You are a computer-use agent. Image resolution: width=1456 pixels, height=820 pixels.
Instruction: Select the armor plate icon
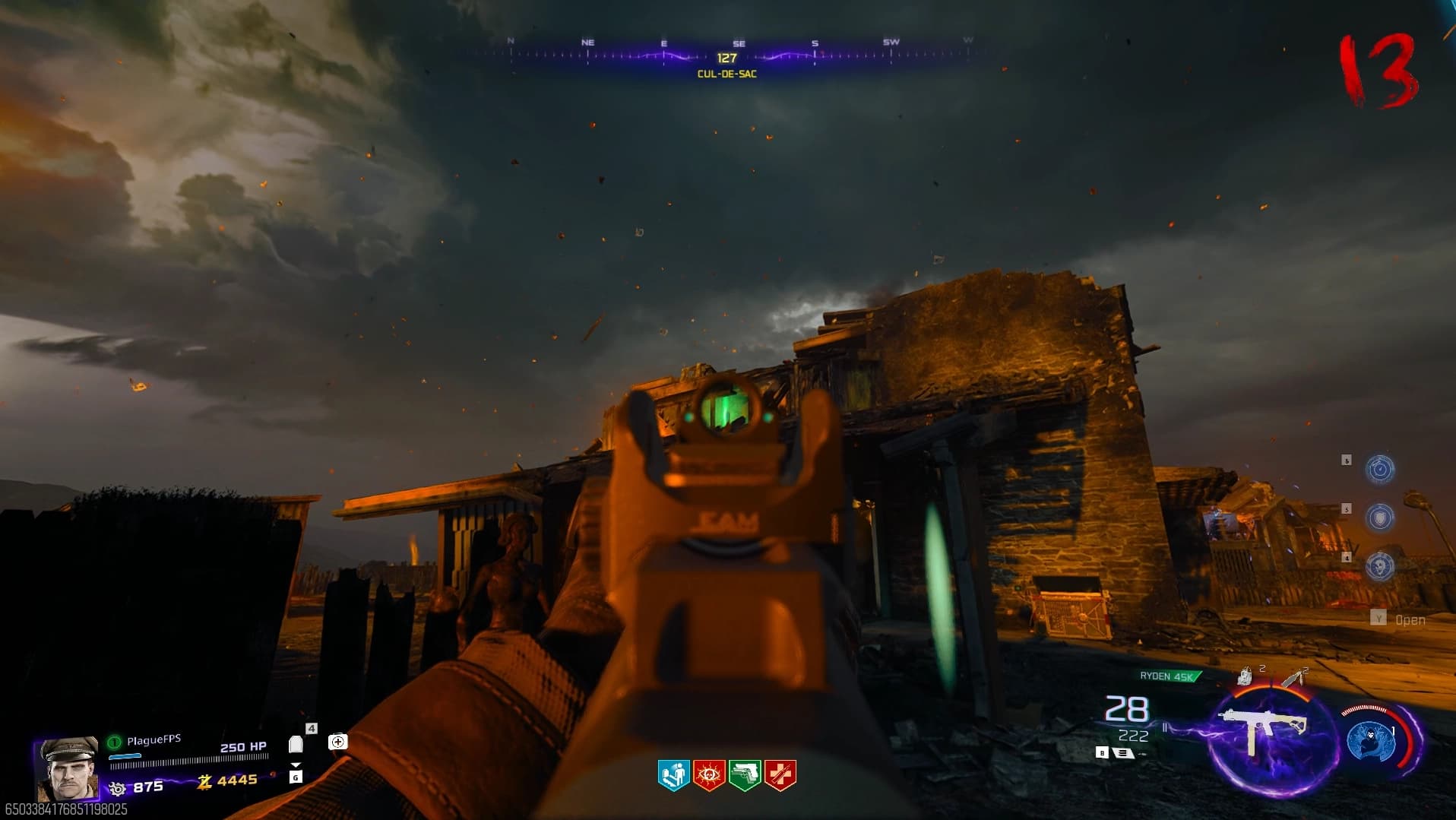[296, 744]
